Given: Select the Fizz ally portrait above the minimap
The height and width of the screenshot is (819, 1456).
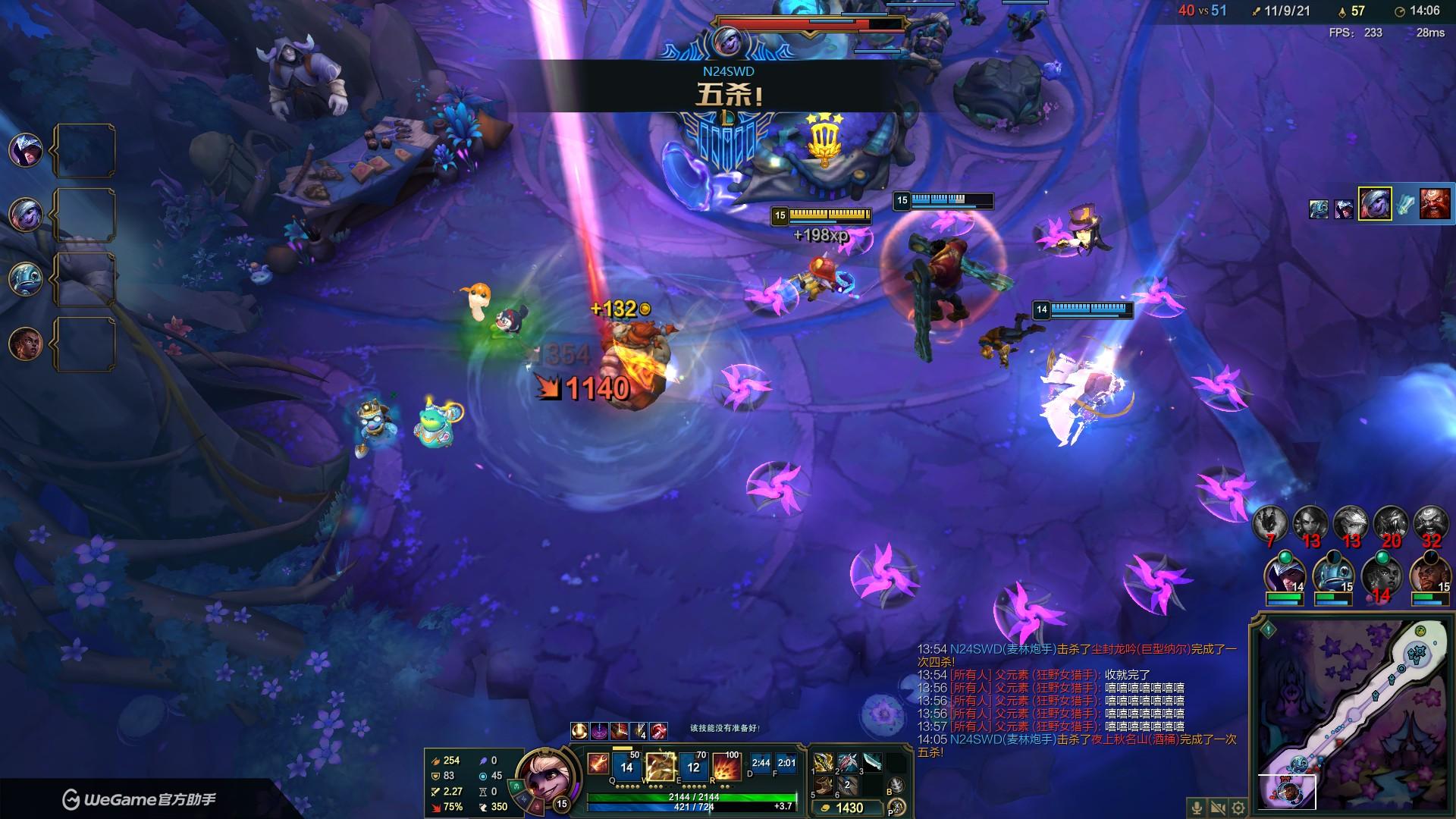Looking at the screenshot, I should [x=1332, y=576].
